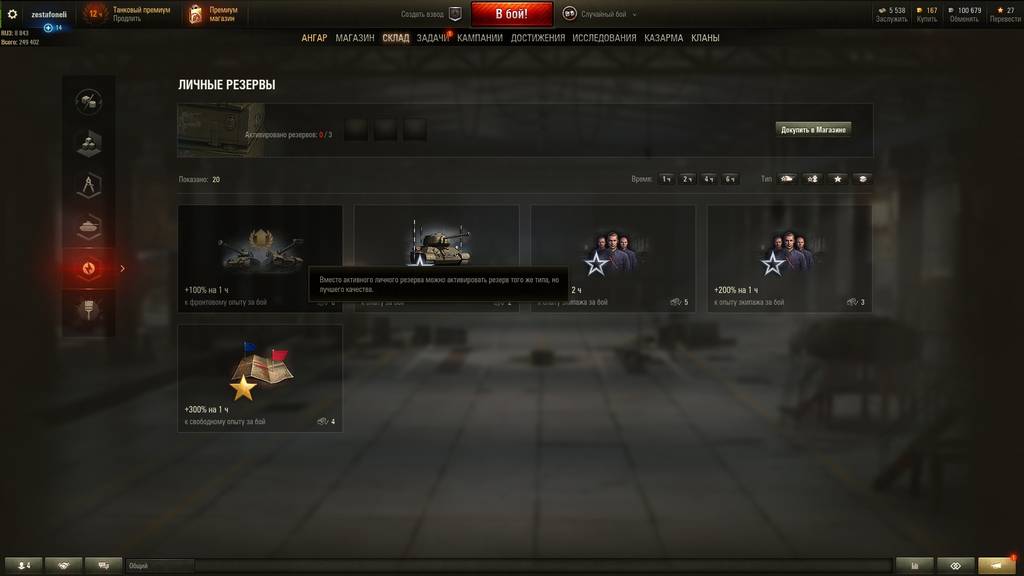Switch to the МАГАЗИН tab
Screen dimensions: 1024x576
355,38
